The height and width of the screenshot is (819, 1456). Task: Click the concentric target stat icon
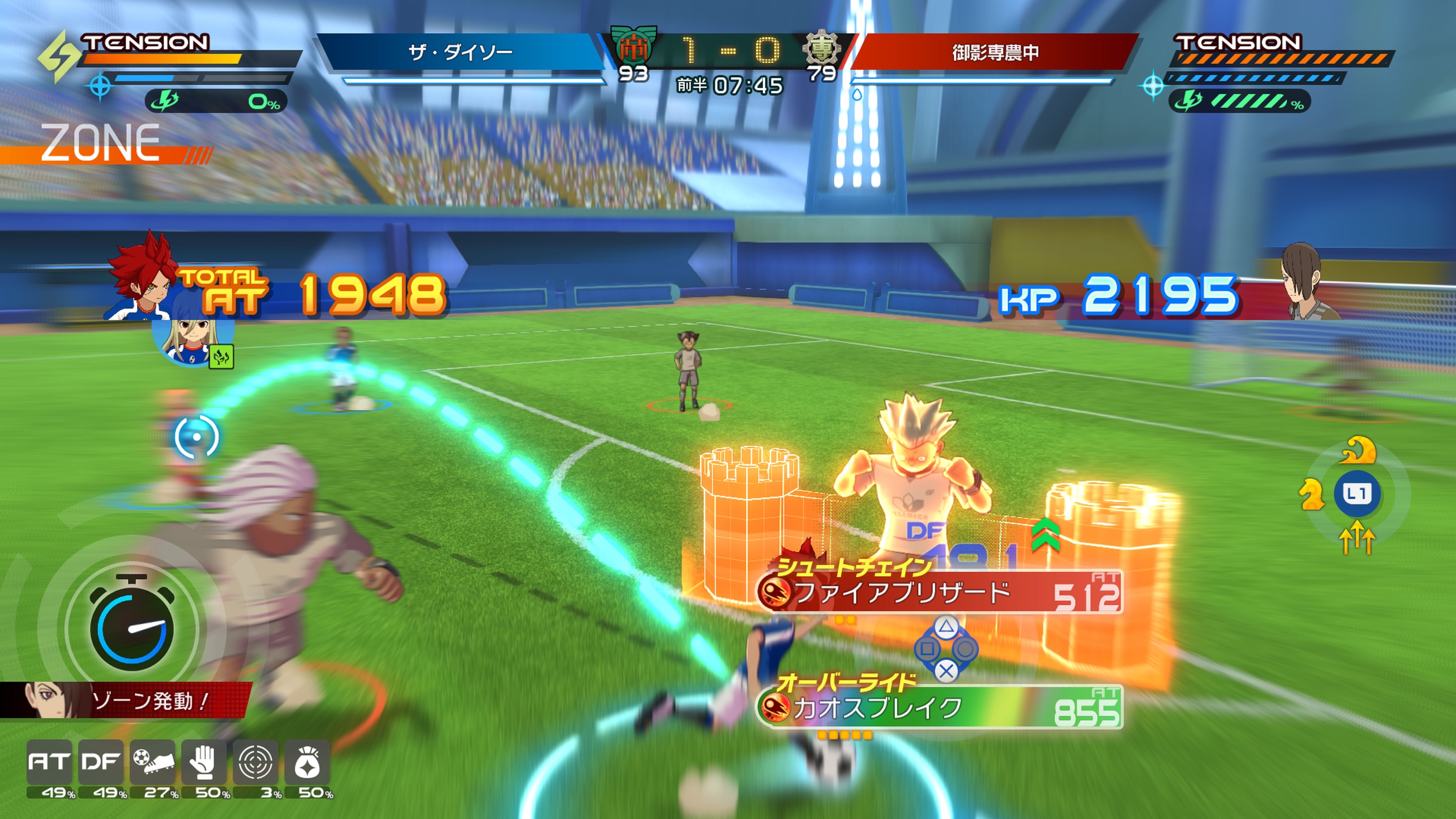point(256,761)
